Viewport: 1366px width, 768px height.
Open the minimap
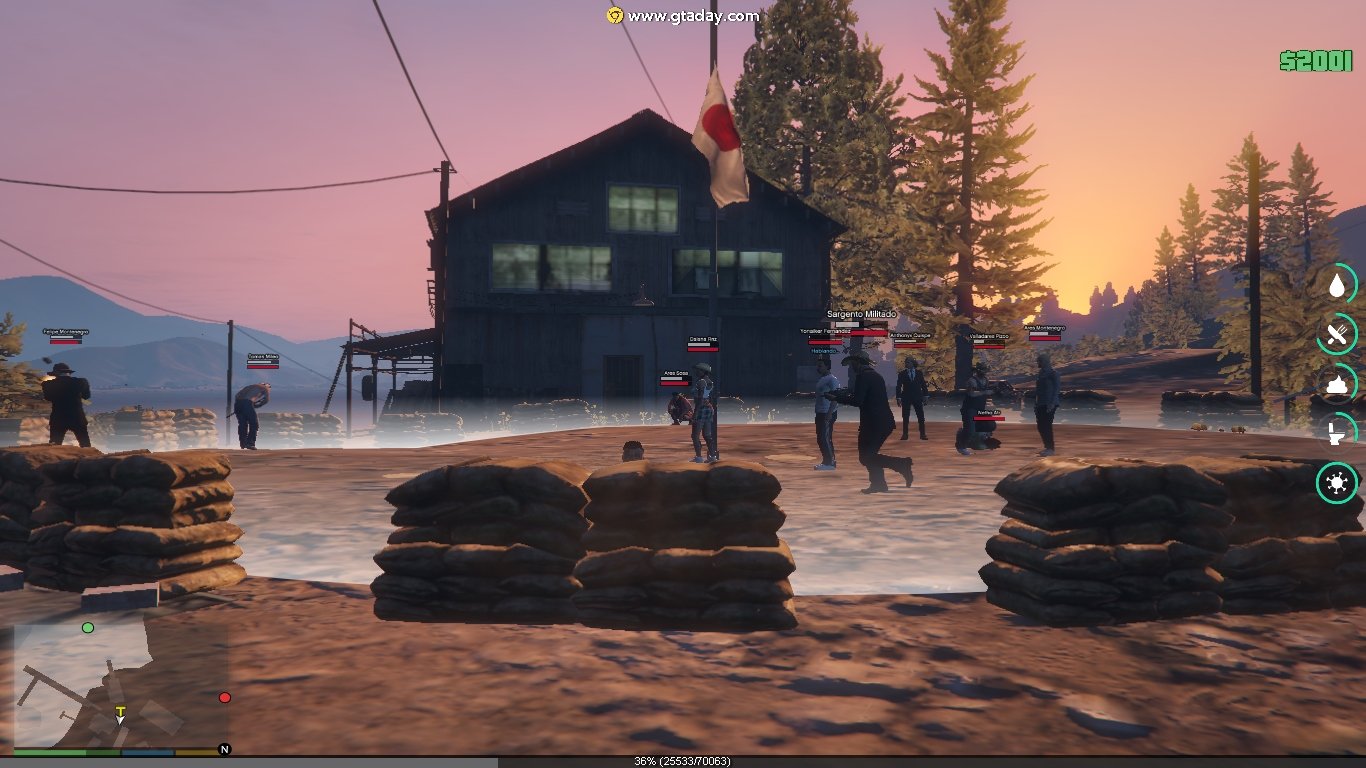(118, 684)
